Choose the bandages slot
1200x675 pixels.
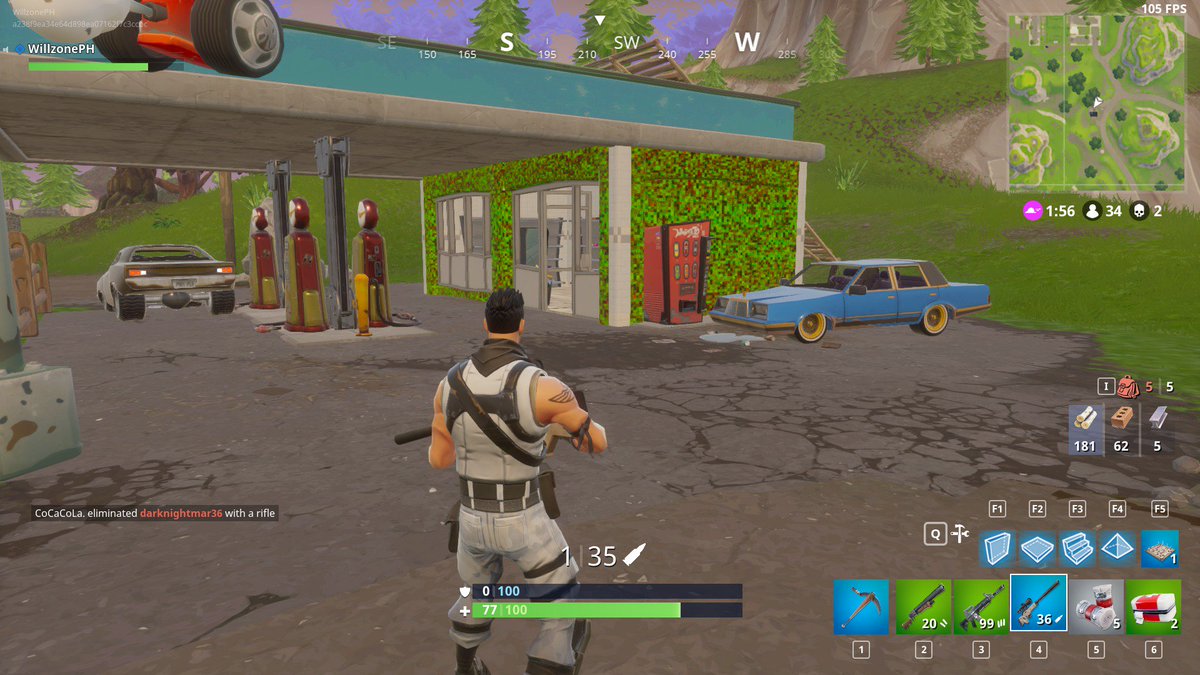click(x=1096, y=605)
